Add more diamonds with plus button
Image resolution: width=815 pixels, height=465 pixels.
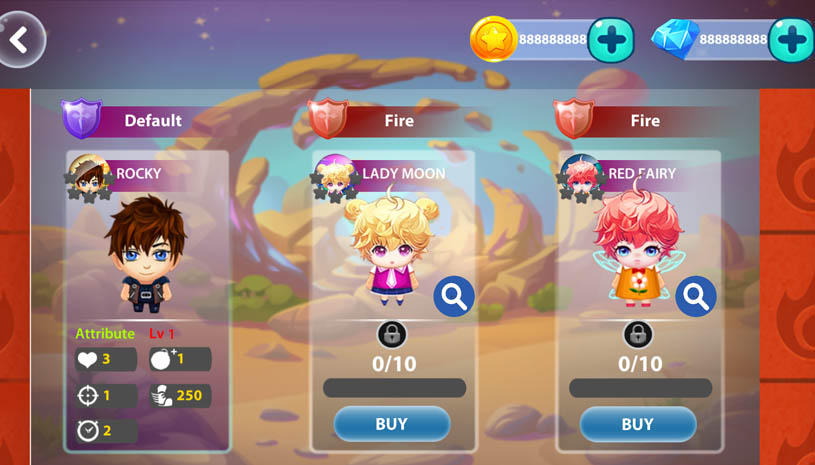792,41
